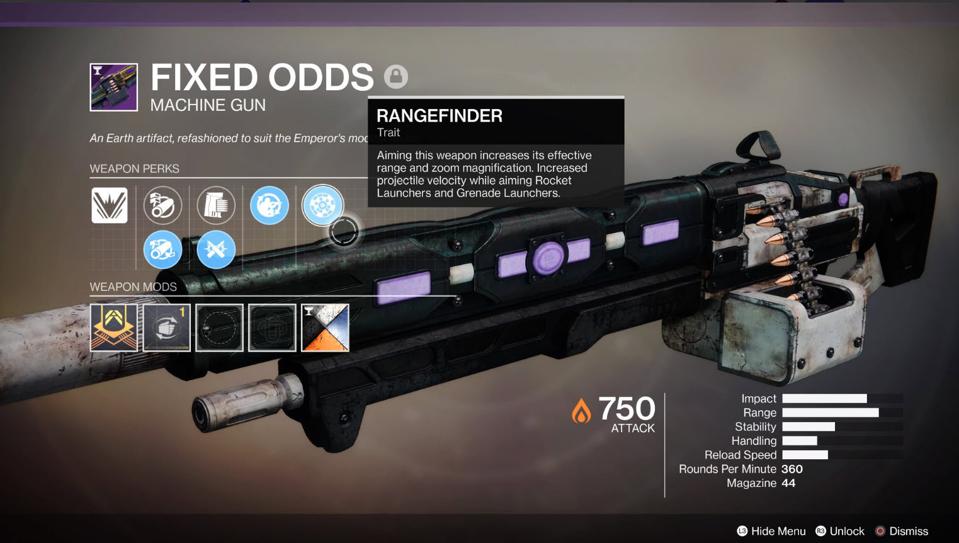The height and width of the screenshot is (543, 959).
Task: Inspect the blue circular-arrows trait perk
Action: tap(269, 205)
